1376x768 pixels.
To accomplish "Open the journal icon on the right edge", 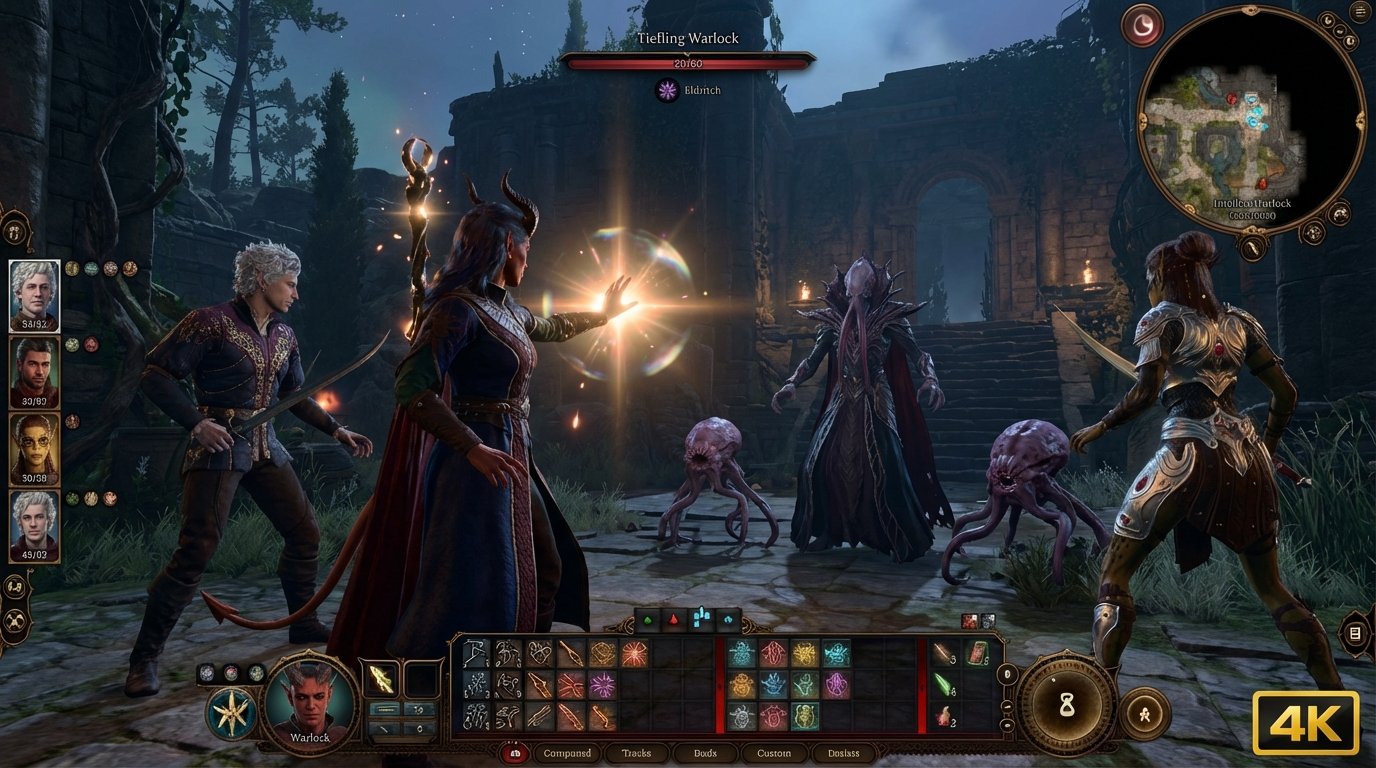I will (x=1354, y=633).
